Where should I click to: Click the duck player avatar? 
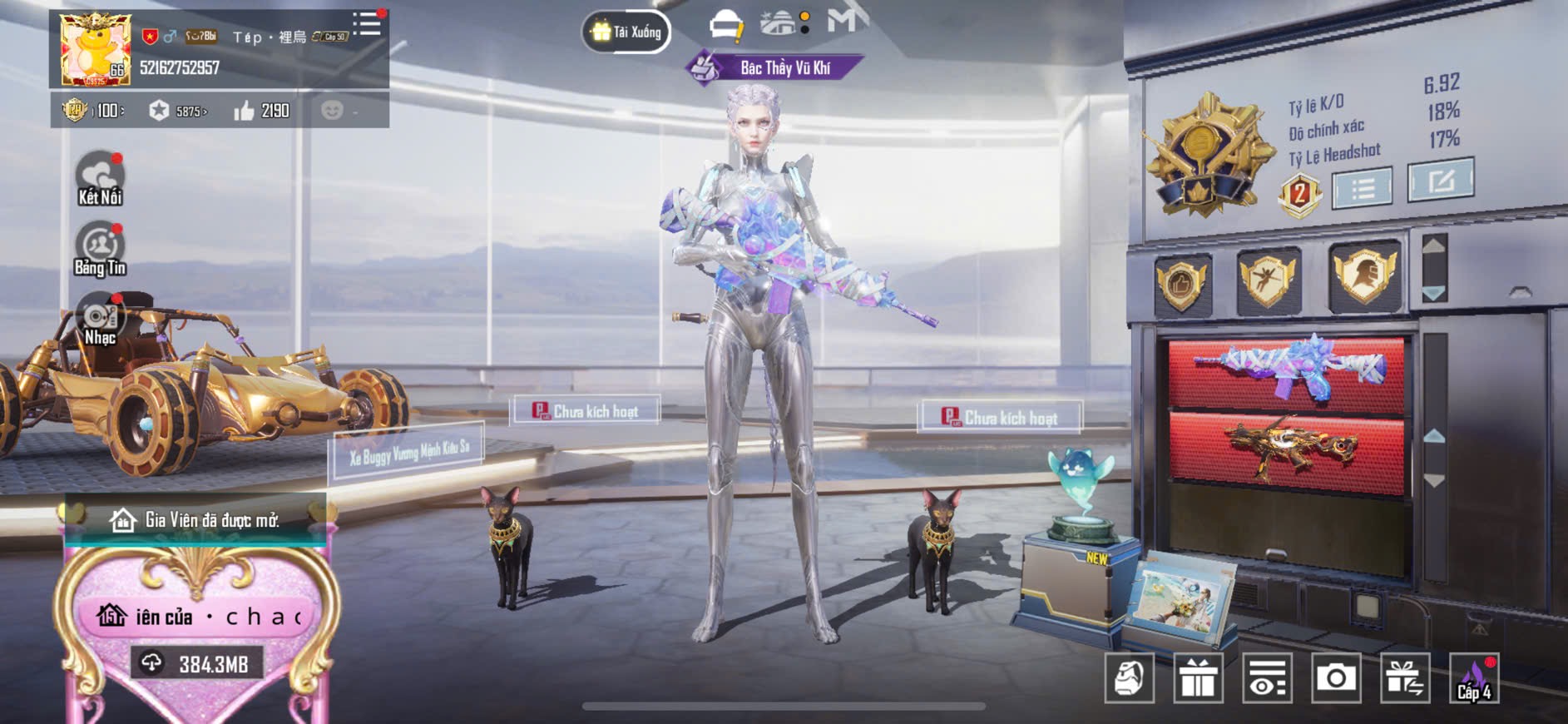95,49
